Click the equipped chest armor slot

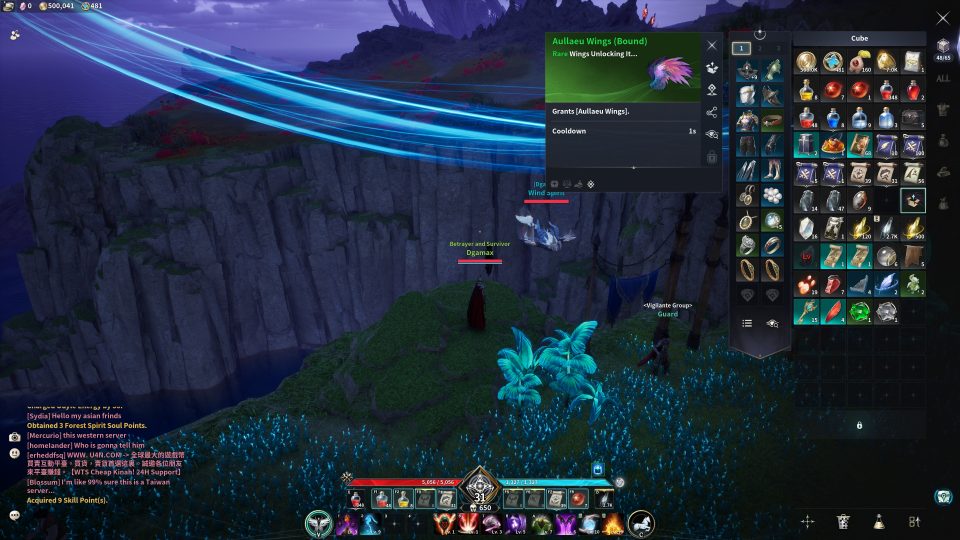746,120
